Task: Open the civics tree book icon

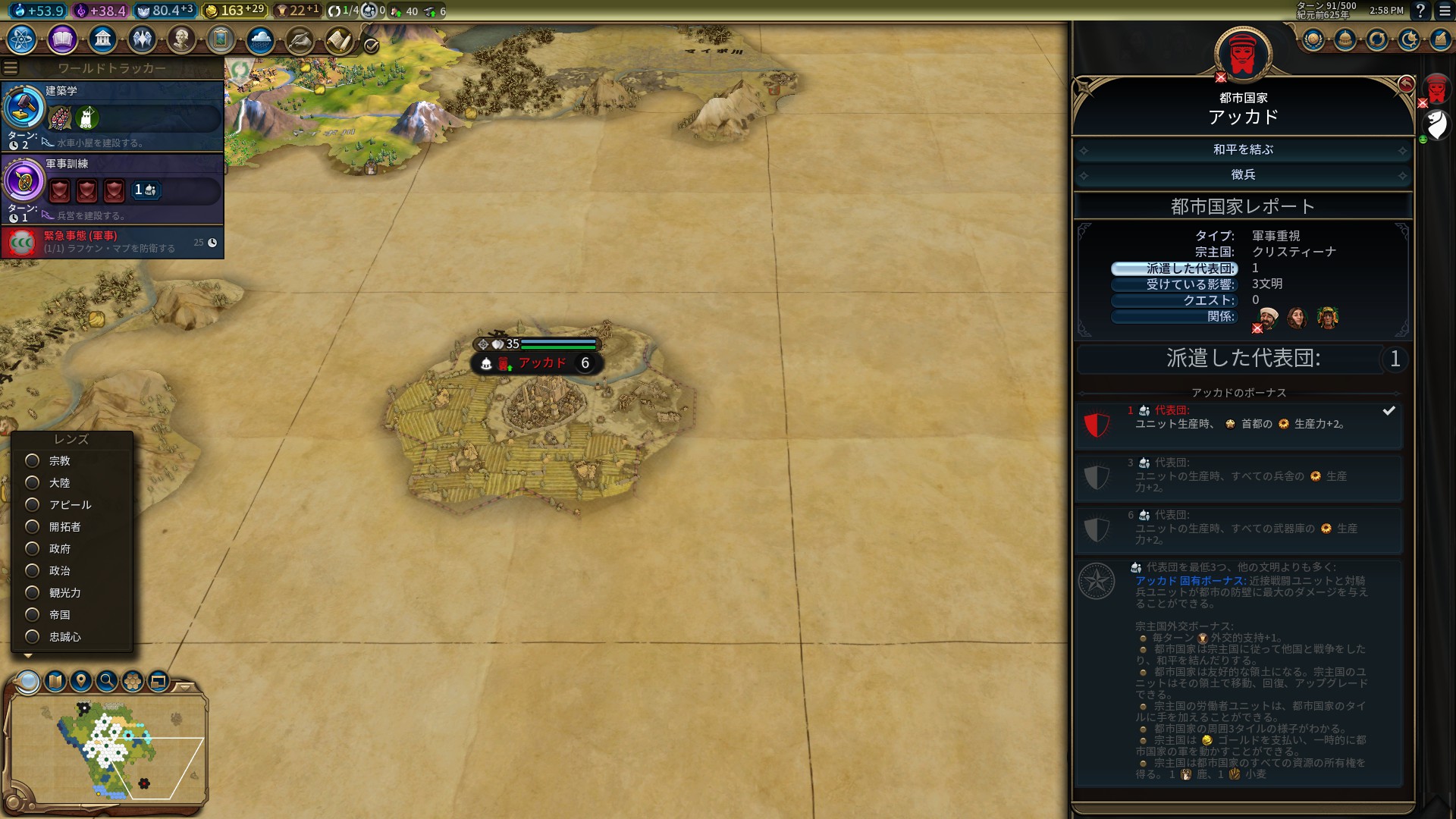Action: pyautogui.click(x=62, y=39)
